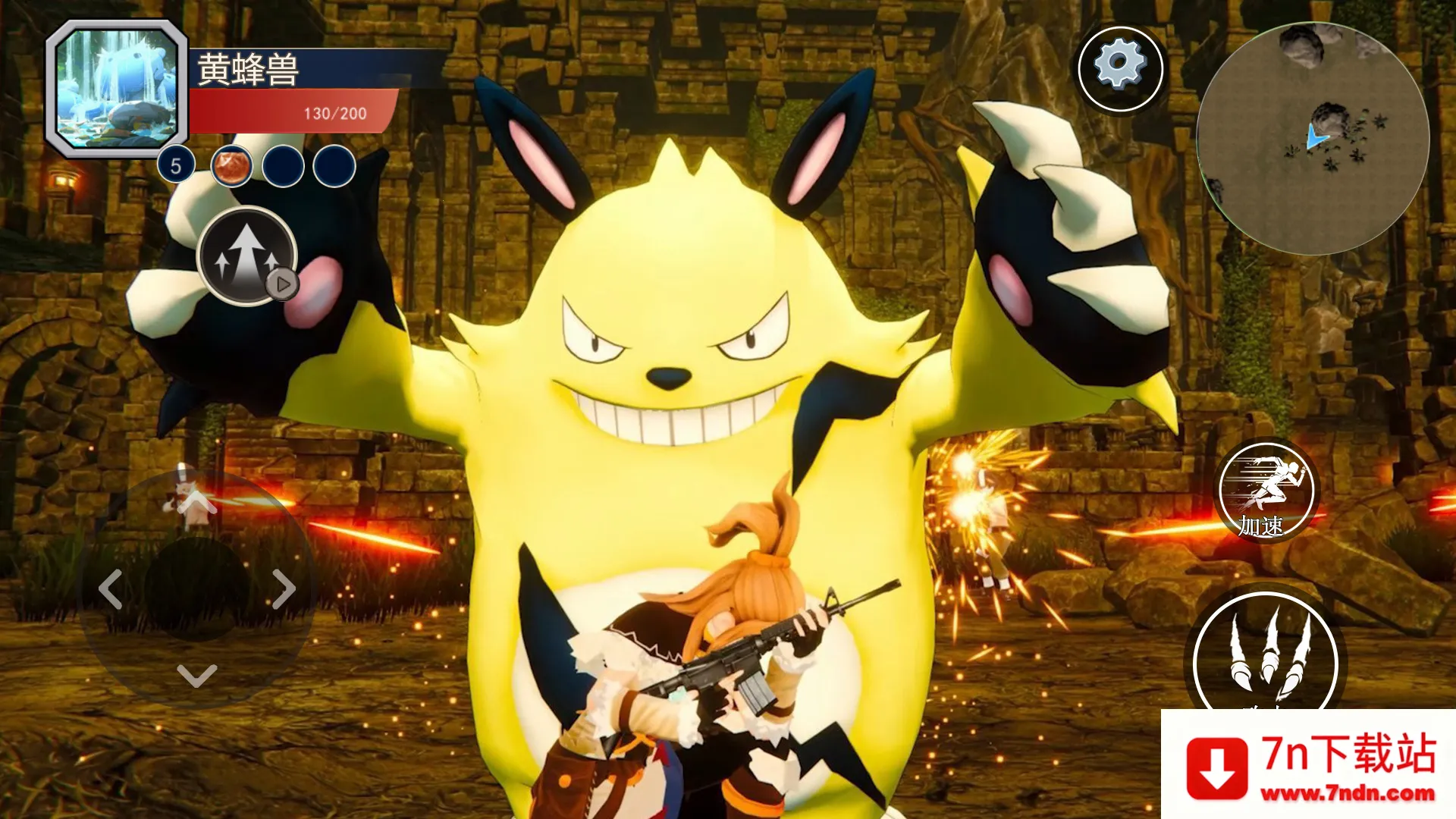Tap the right arrow on movement pad
The width and height of the screenshot is (1456, 819).
click(284, 588)
